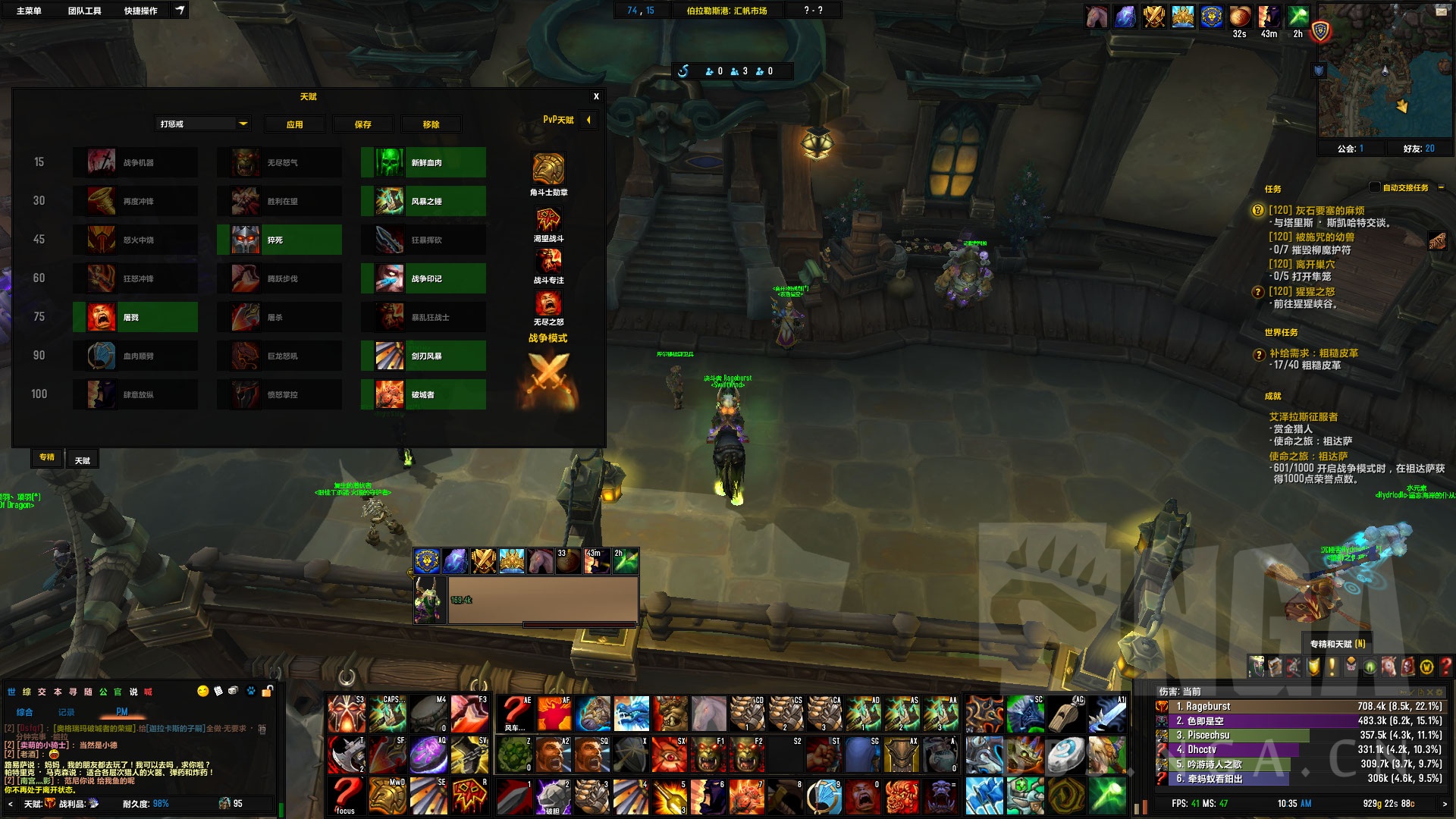
Task: Choose the 新鲜血肉 talent
Action: pyautogui.click(x=423, y=162)
